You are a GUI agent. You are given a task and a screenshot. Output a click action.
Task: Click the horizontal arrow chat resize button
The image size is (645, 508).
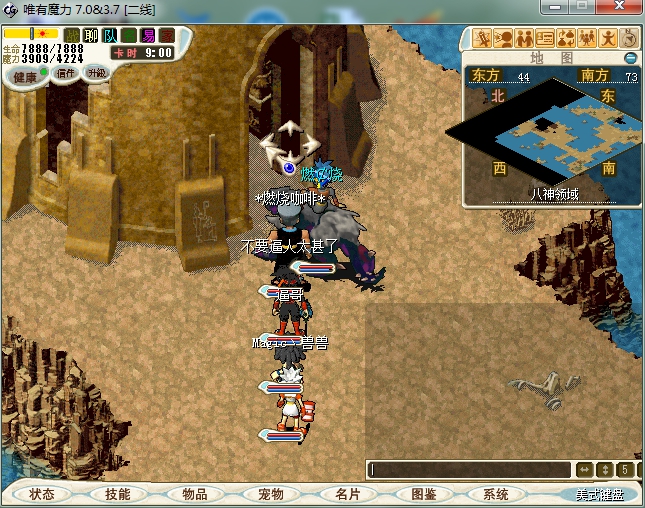pos(584,469)
